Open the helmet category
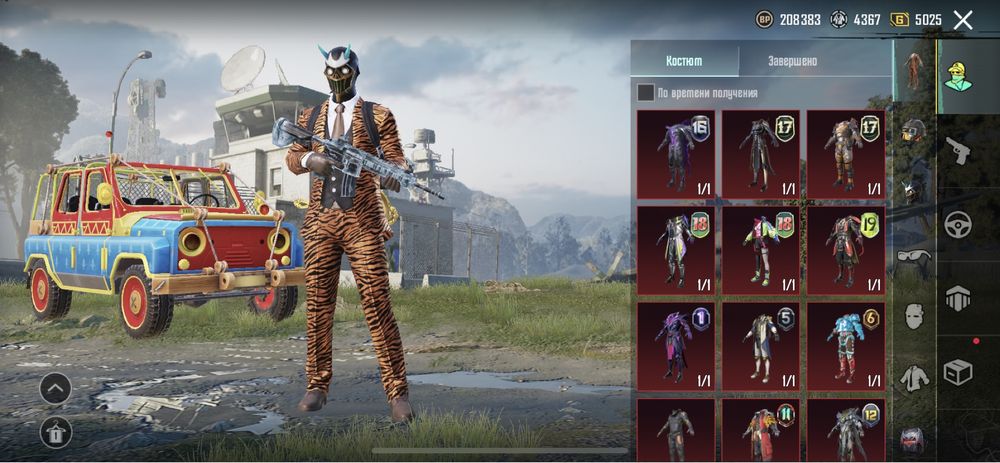 pyautogui.click(x=913, y=130)
